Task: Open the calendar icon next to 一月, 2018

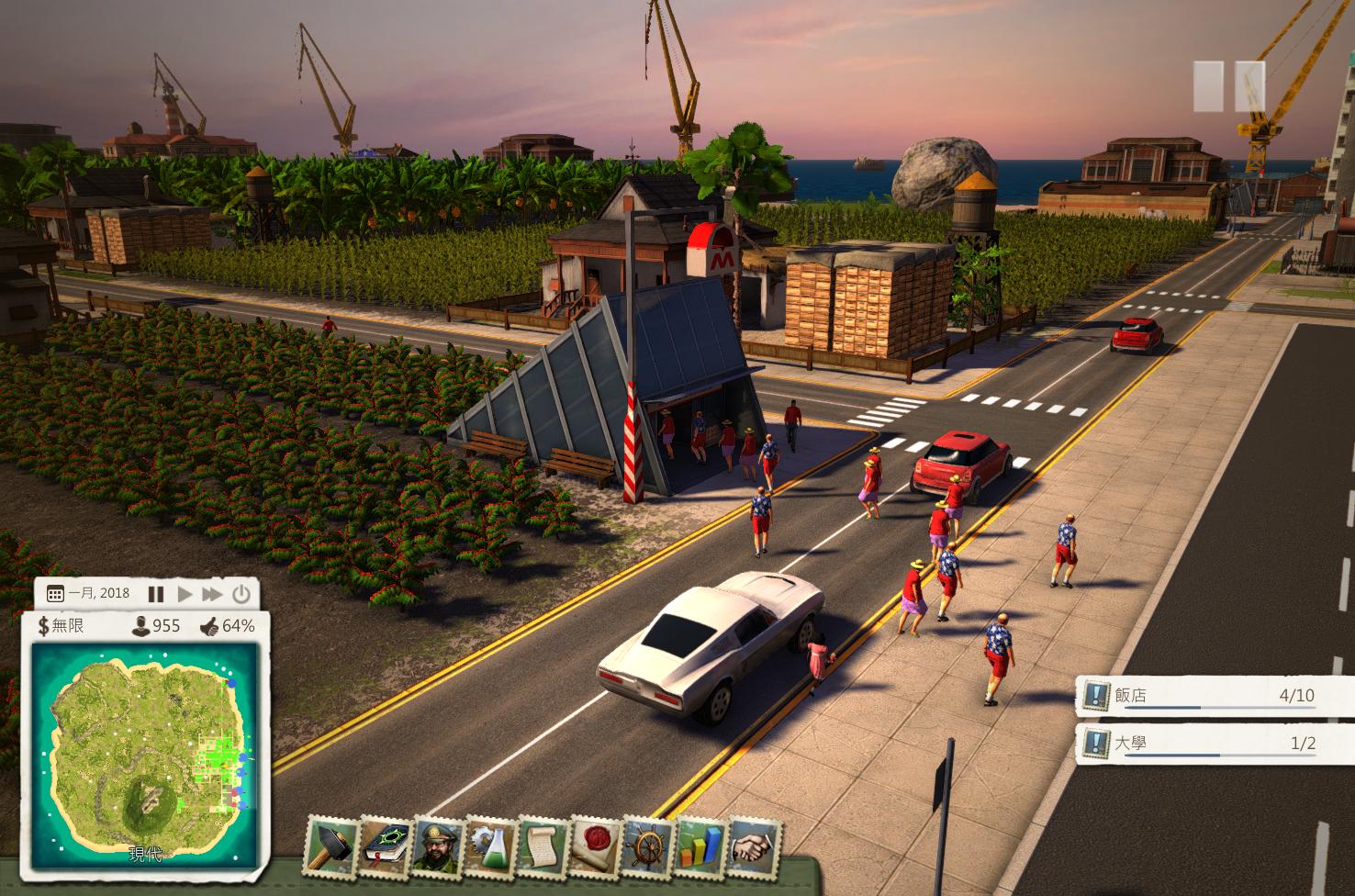Action: (55, 594)
